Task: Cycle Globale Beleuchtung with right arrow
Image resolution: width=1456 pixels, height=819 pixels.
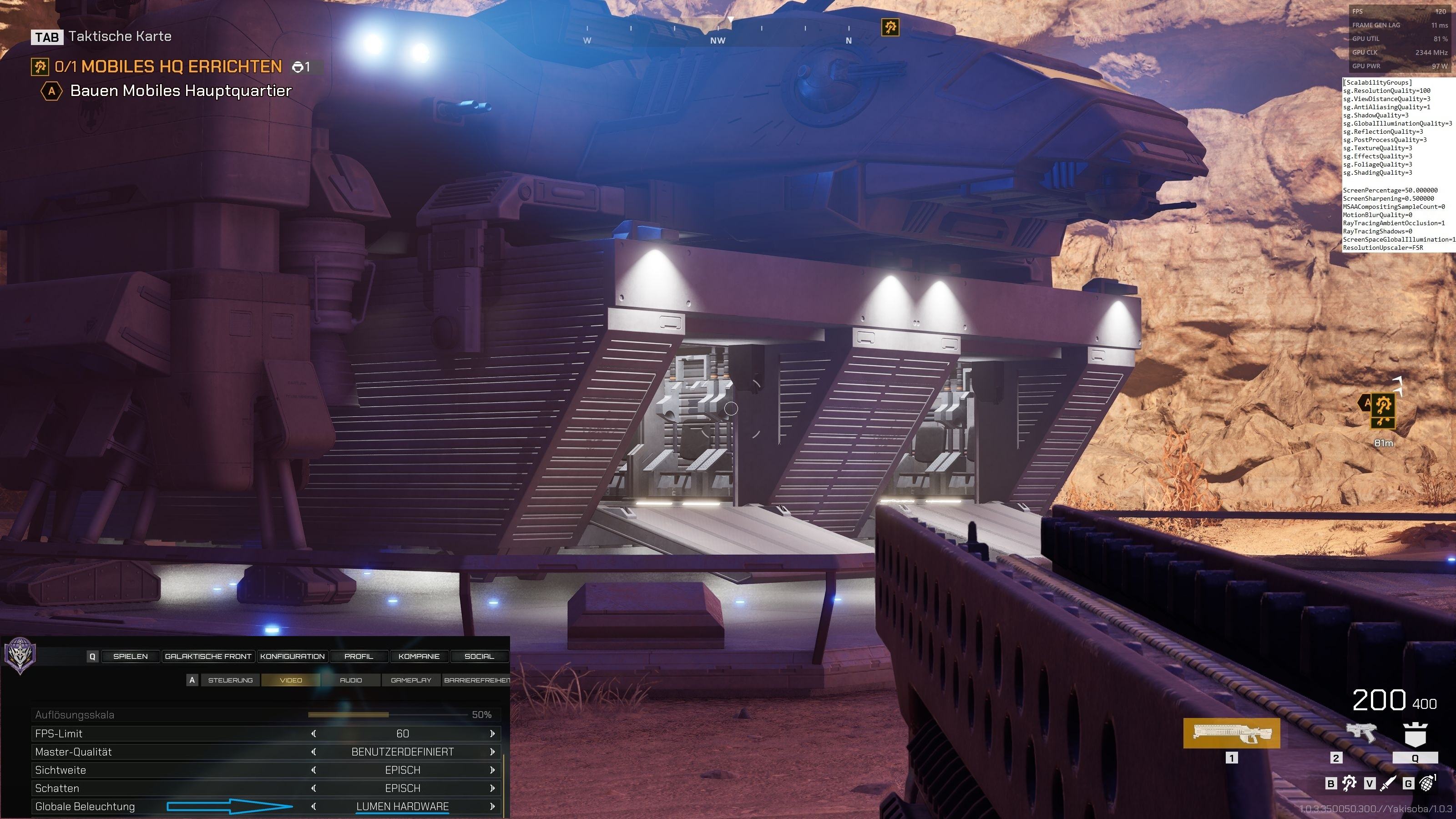Action: tap(492, 807)
